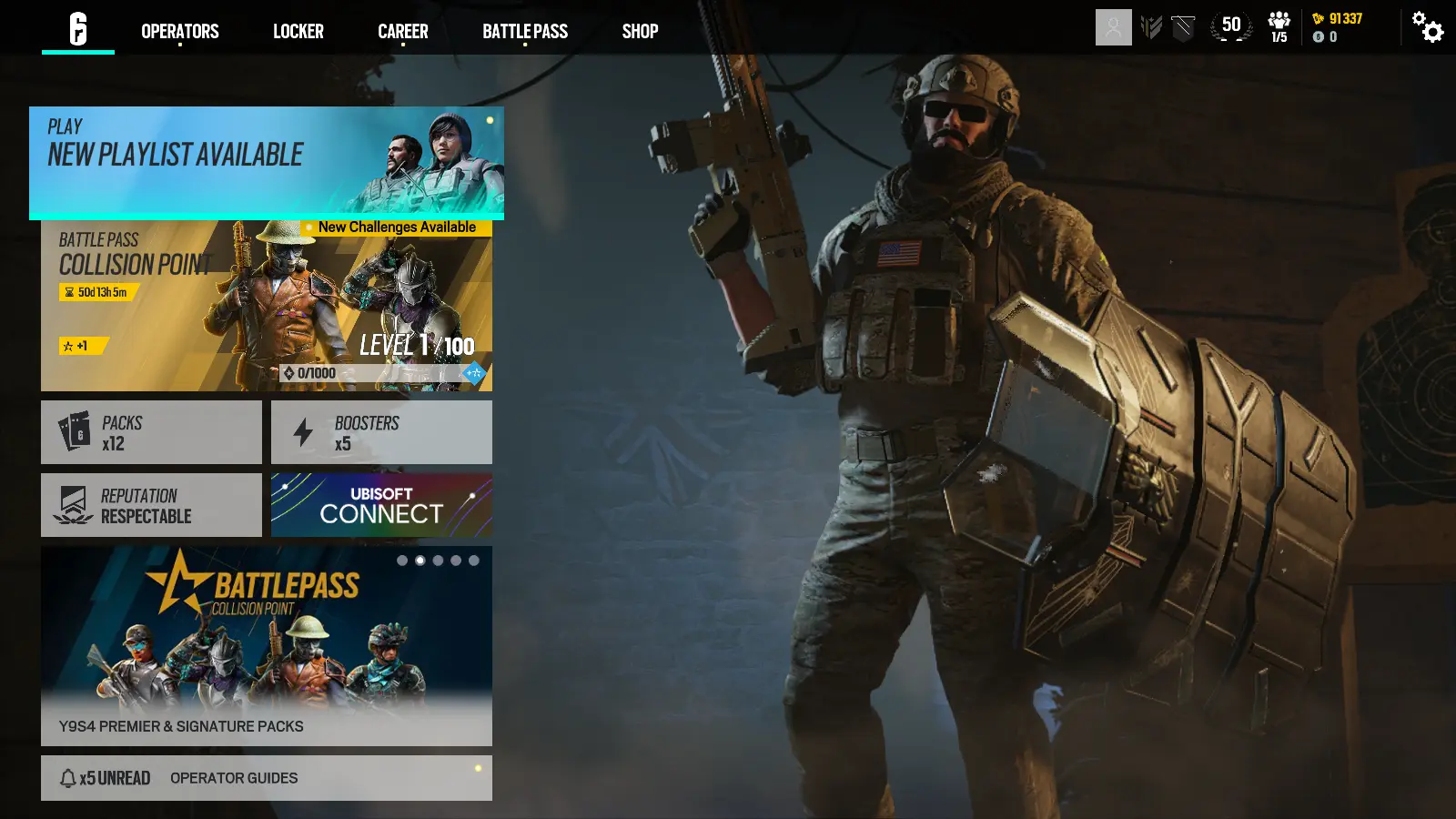Select the banner trophy icon next to rank
1456x819 pixels.
click(x=1183, y=27)
